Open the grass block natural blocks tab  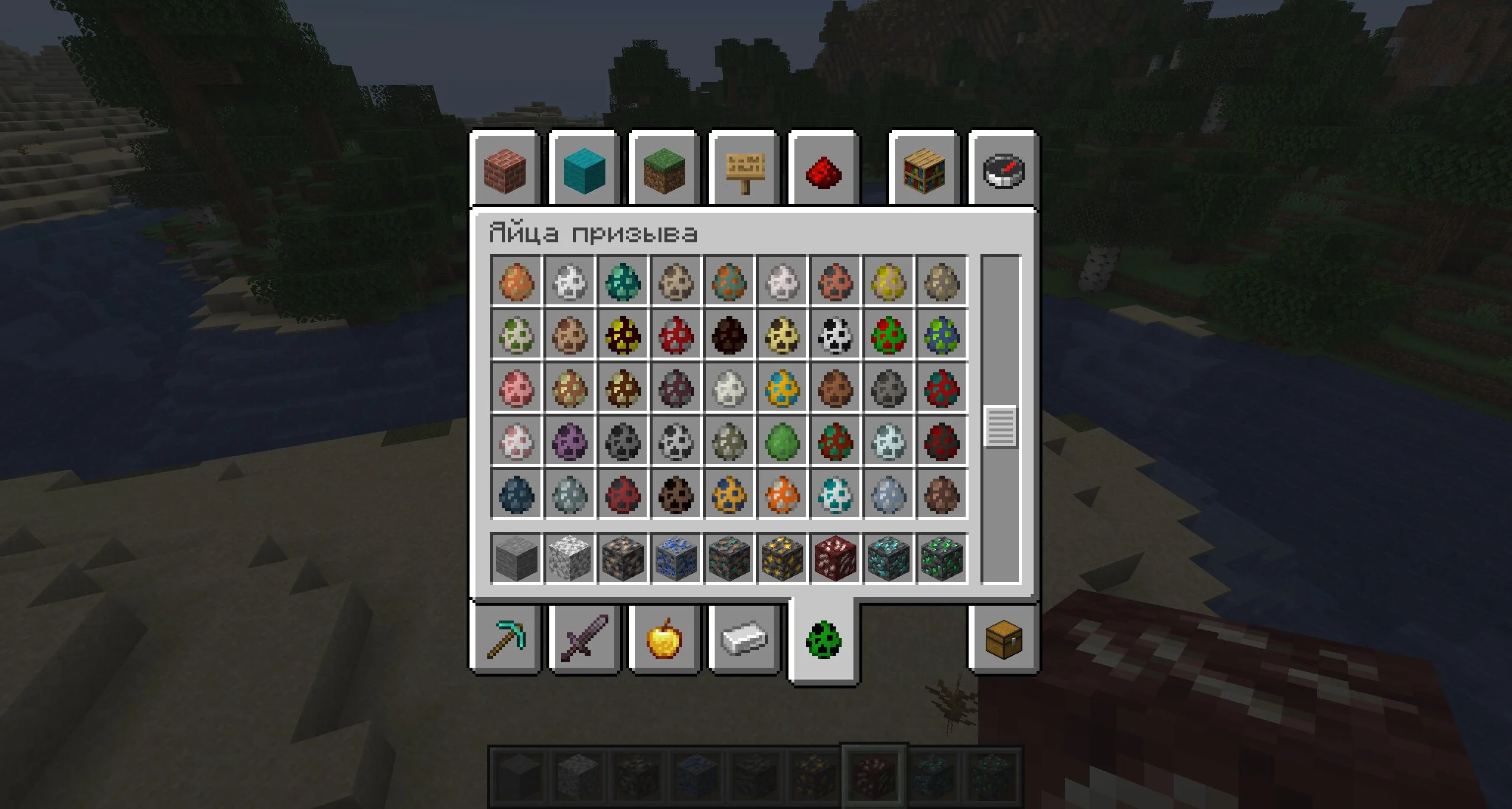pyautogui.click(x=664, y=170)
